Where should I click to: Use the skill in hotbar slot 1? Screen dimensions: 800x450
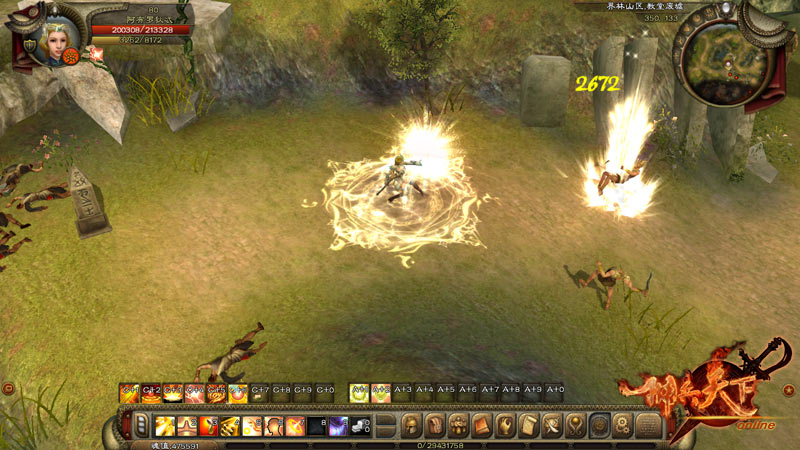[x=164, y=426]
